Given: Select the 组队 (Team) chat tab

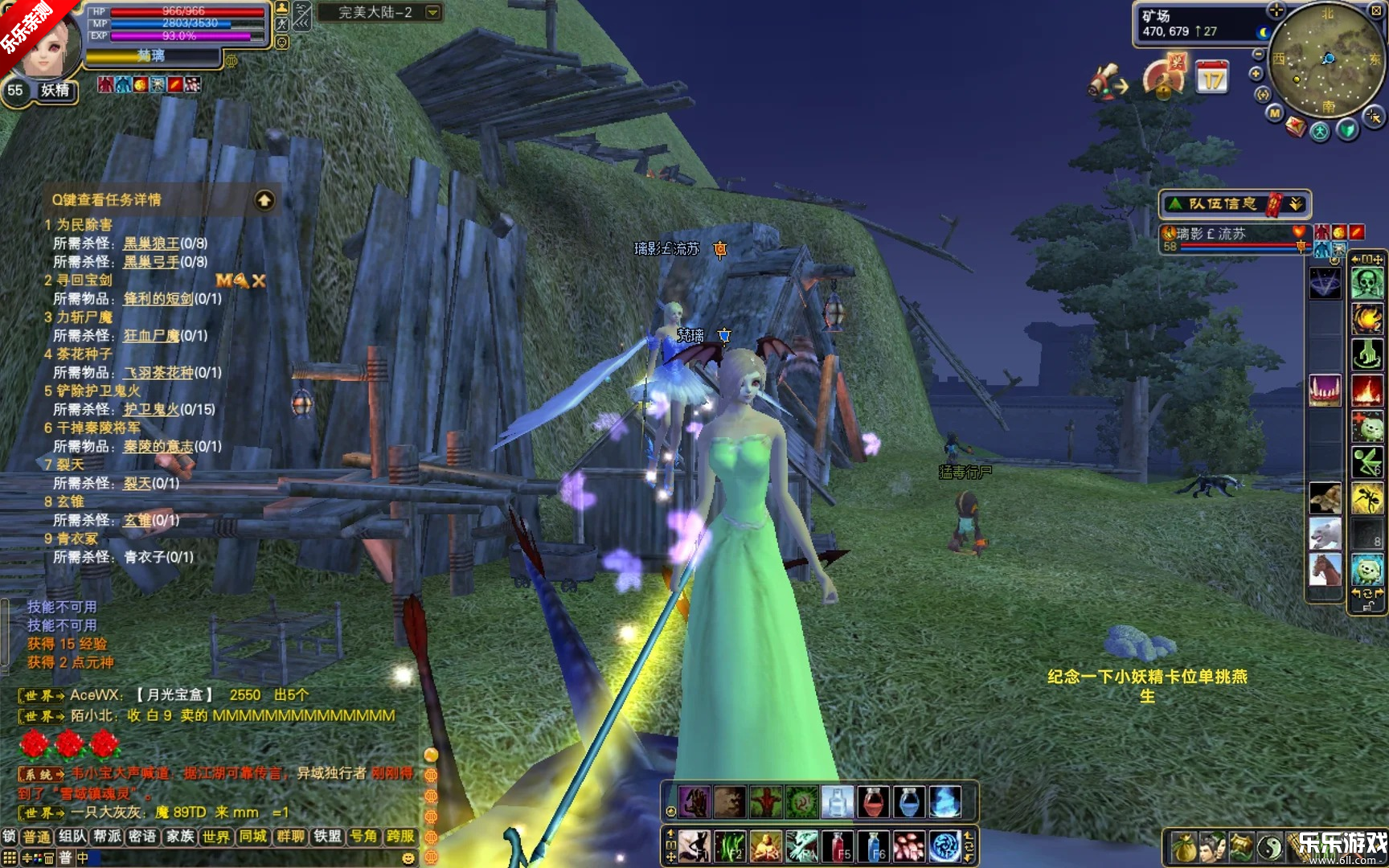Looking at the screenshot, I should [x=72, y=837].
